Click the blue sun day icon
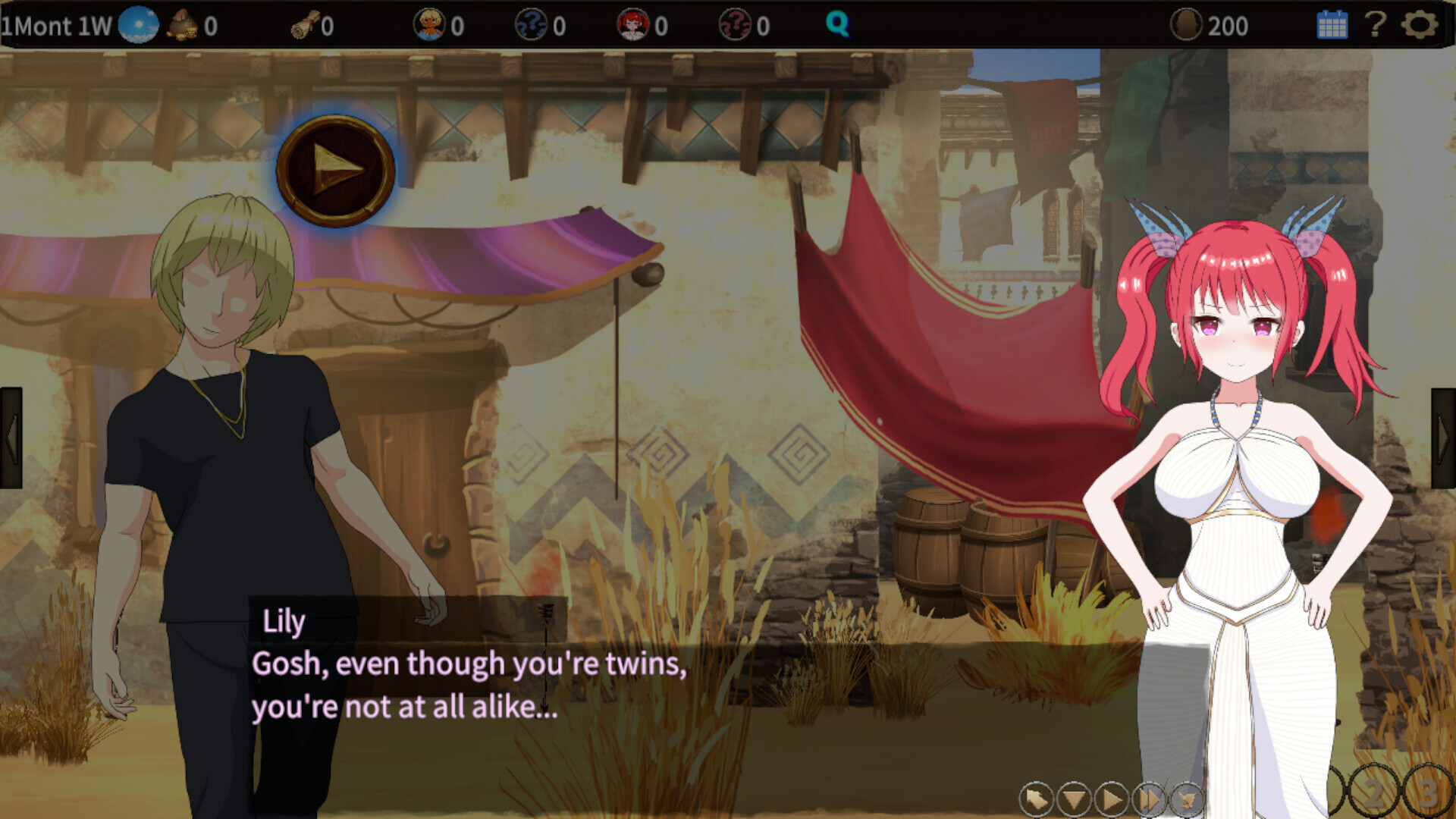The image size is (1456, 819). point(138,25)
